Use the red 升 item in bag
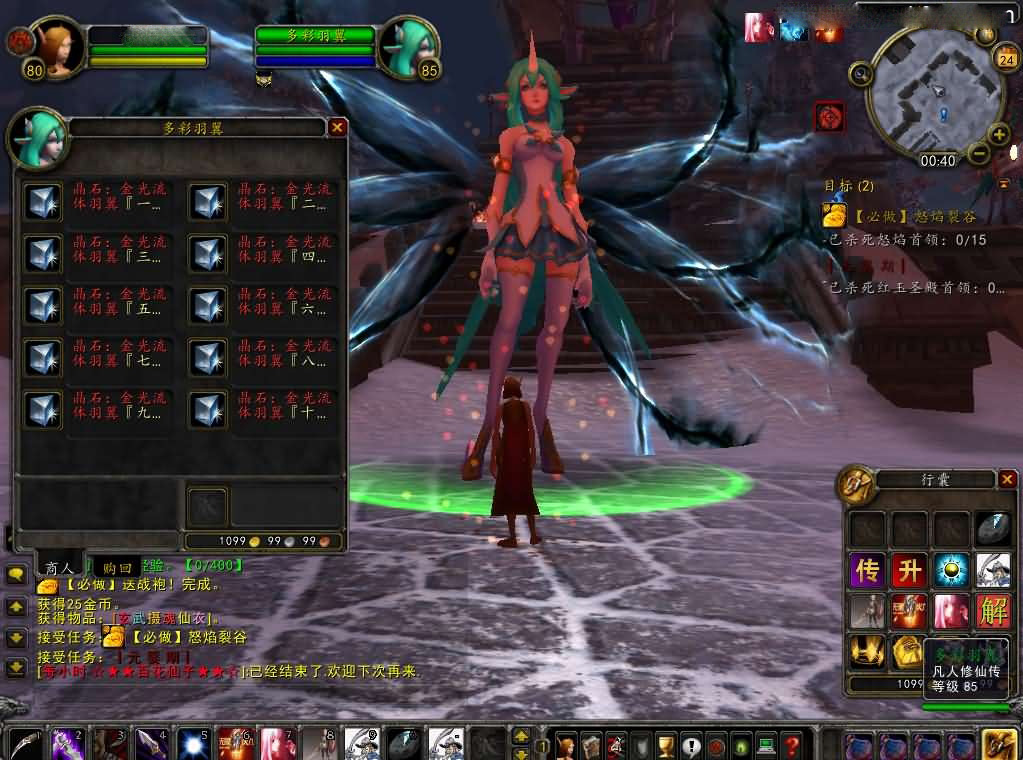The height and width of the screenshot is (760, 1023). pyautogui.click(x=908, y=571)
